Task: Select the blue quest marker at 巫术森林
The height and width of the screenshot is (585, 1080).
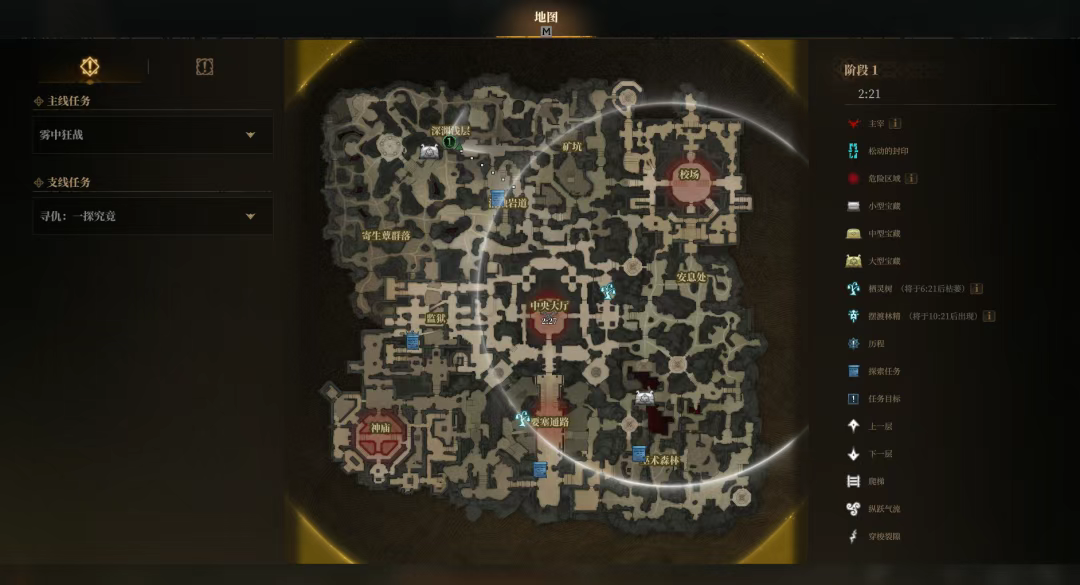Action: click(x=639, y=453)
